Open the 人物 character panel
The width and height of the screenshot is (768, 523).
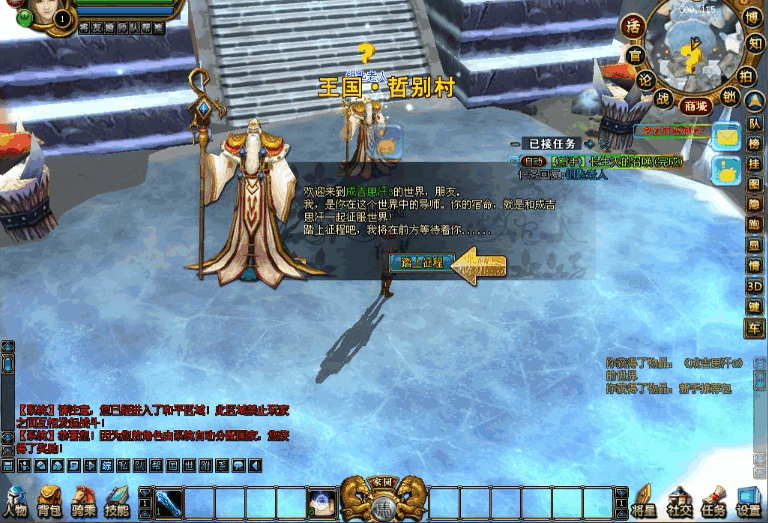(x=15, y=502)
